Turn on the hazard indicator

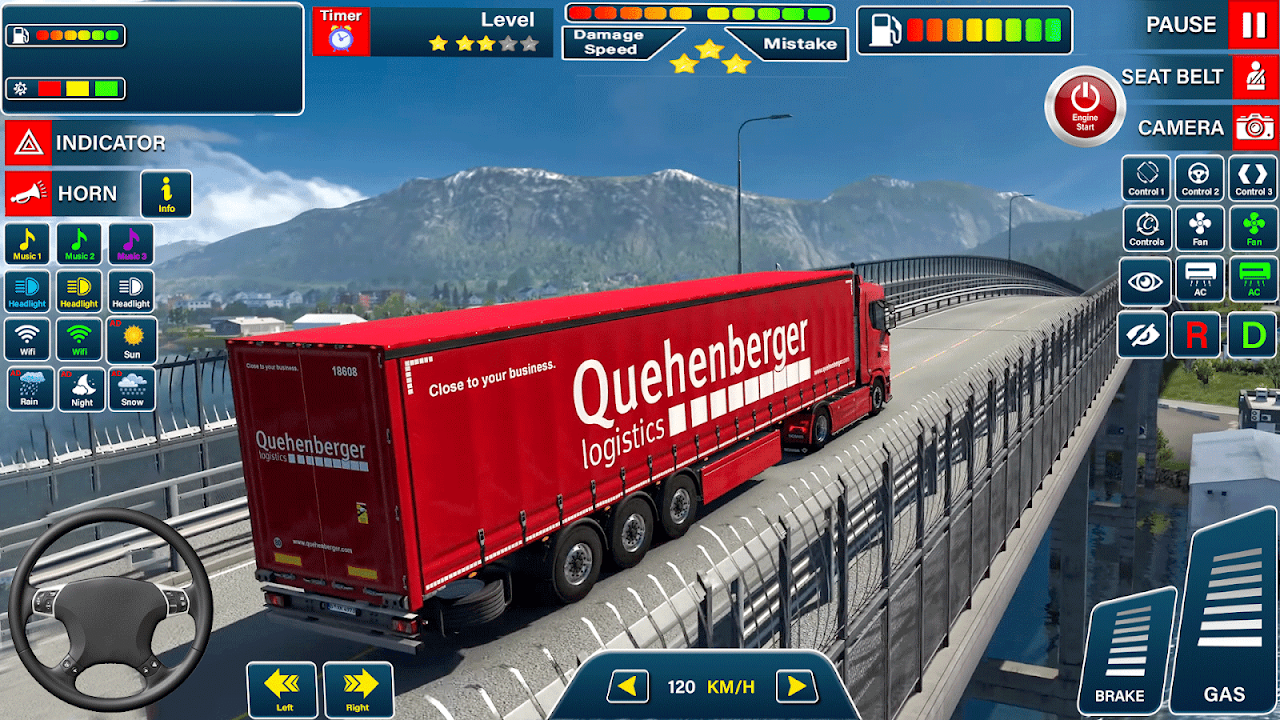[x=28, y=143]
